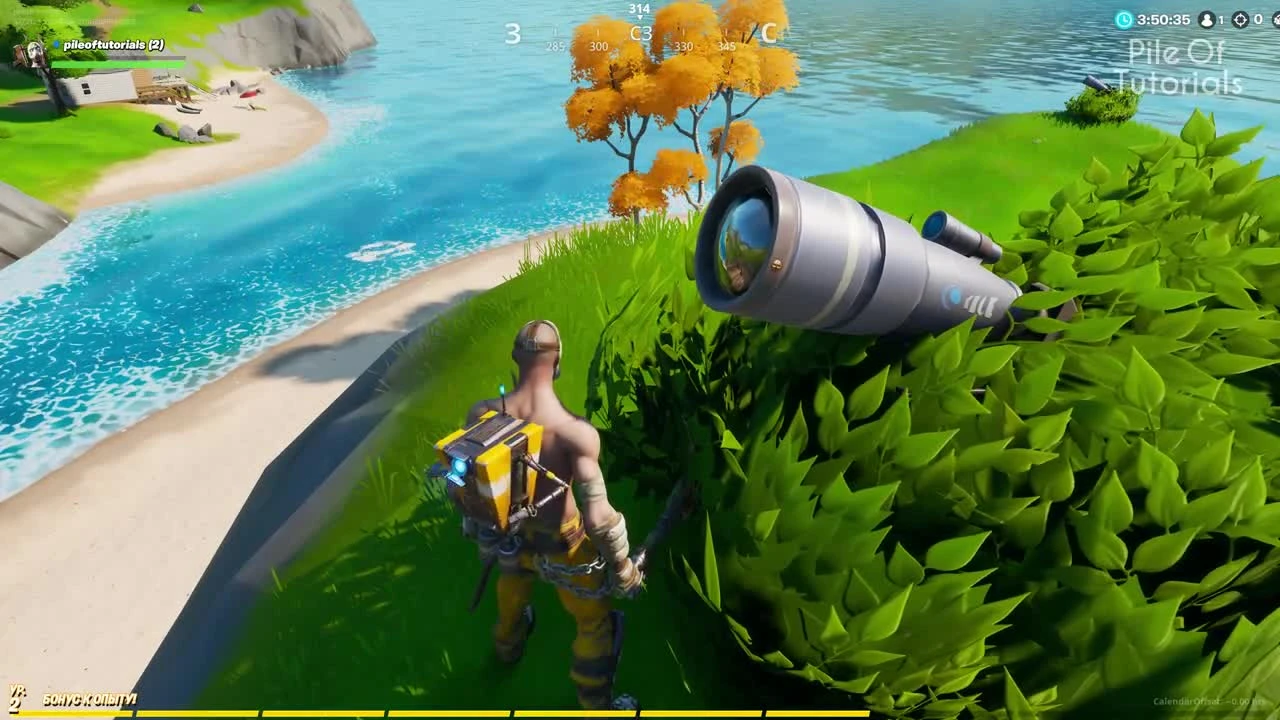Click the blue dot beside pileoftutorials name
The image size is (1280, 720).
tap(55, 44)
